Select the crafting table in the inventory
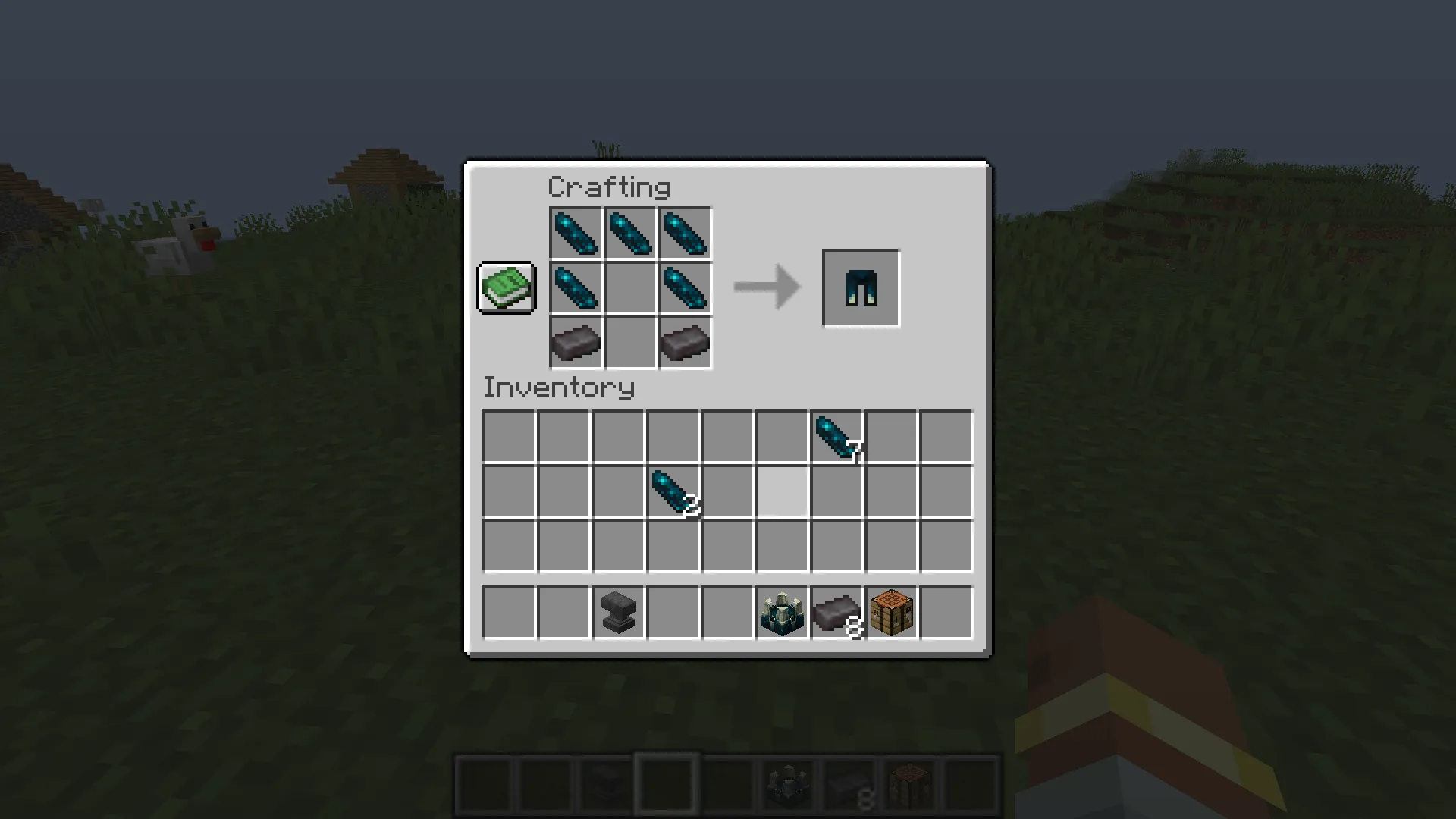The image size is (1456, 819). [x=890, y=613]
